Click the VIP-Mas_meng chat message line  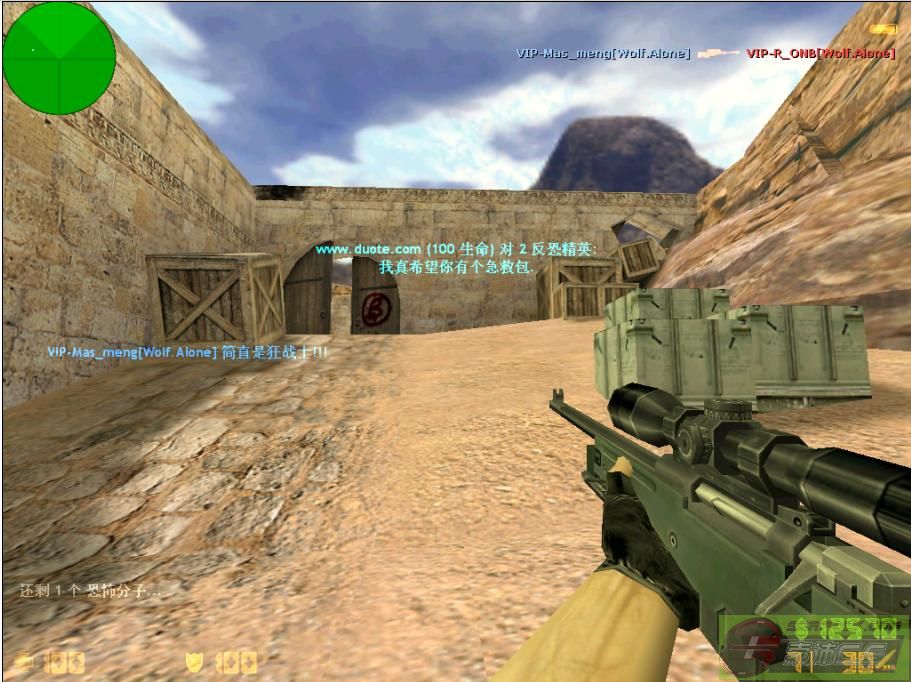pyautogui.click(x=187, y=352)
